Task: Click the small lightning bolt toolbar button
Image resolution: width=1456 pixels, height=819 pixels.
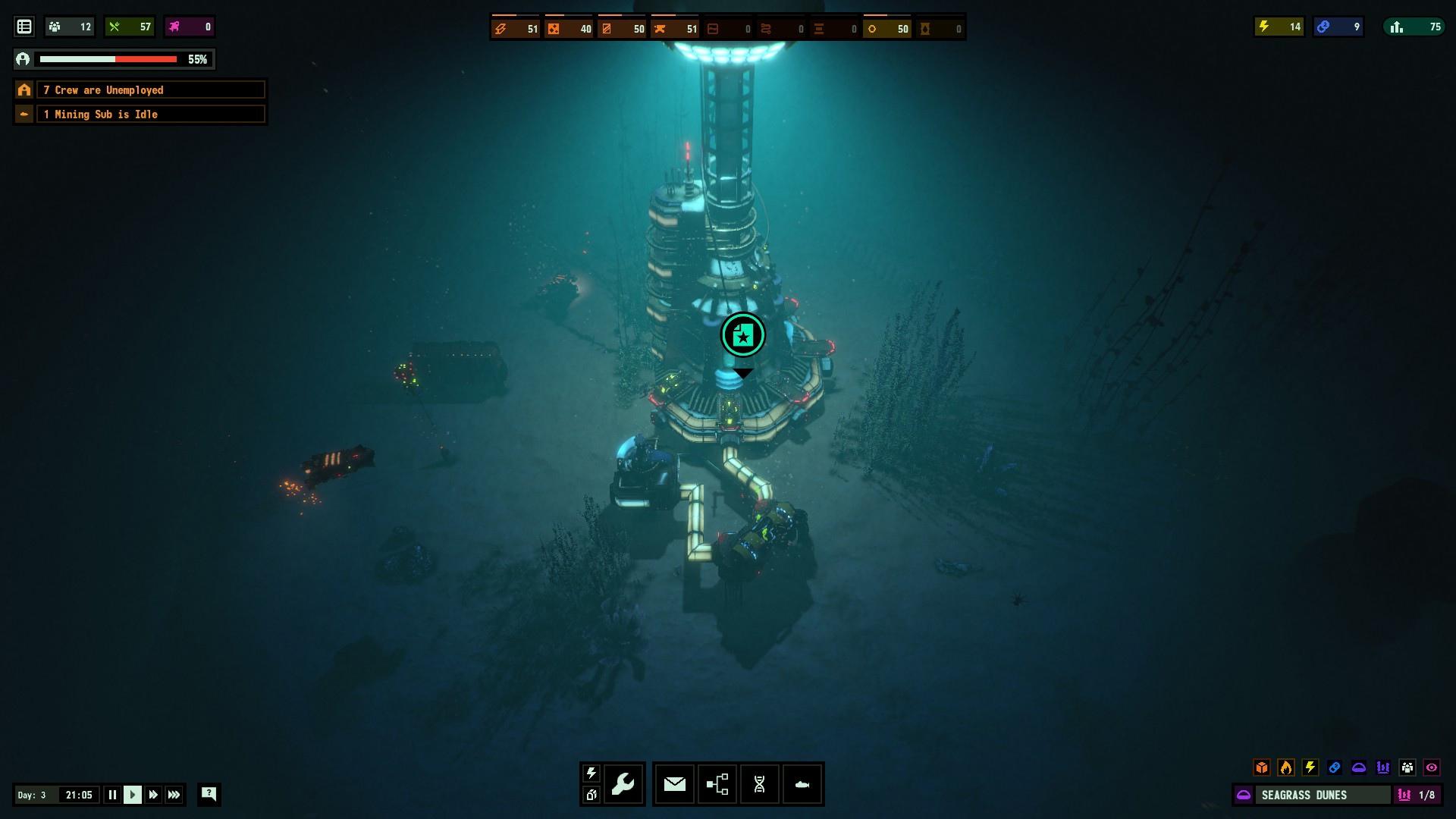Action: [591, 773]
